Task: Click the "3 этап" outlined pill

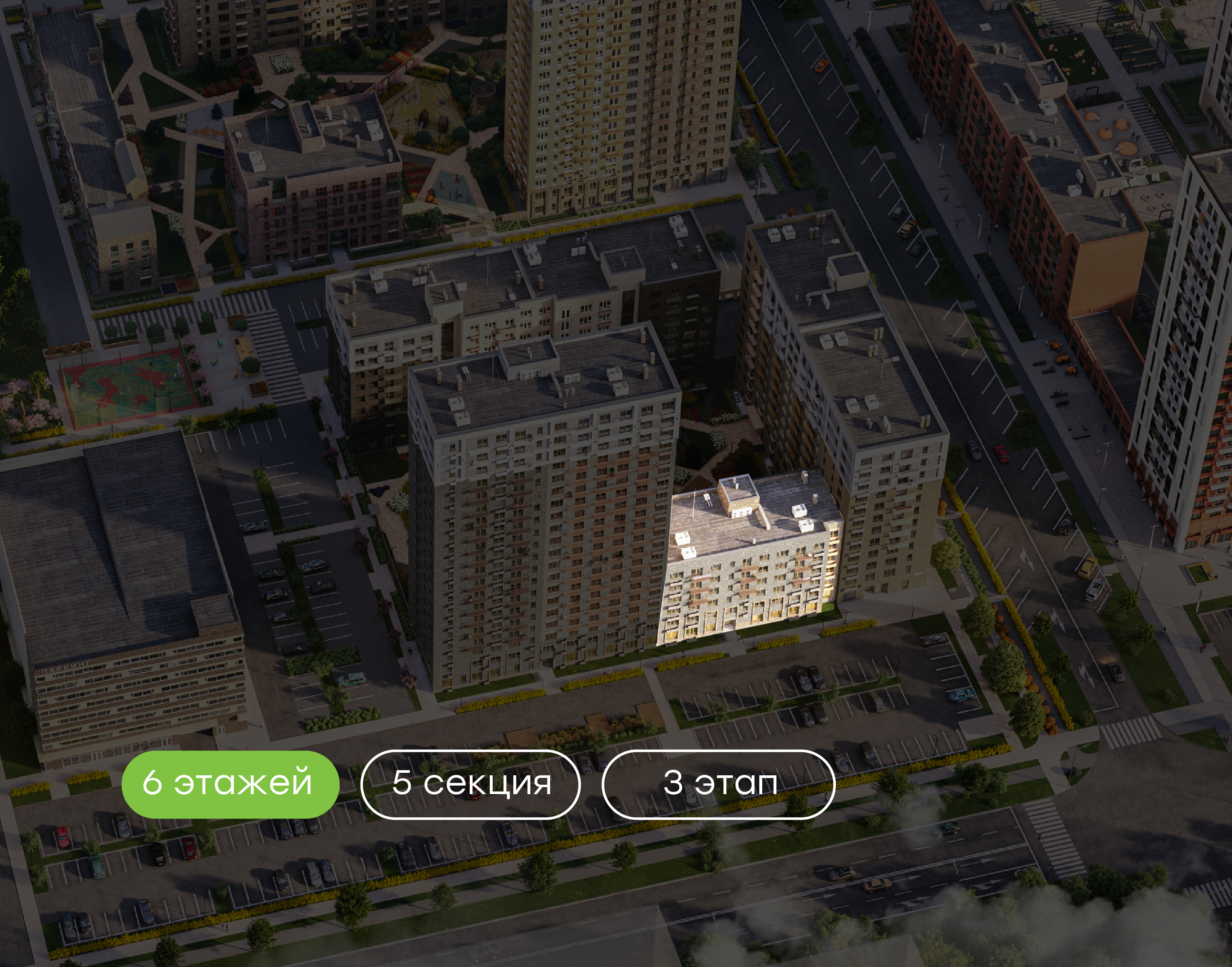Action: 718,783
